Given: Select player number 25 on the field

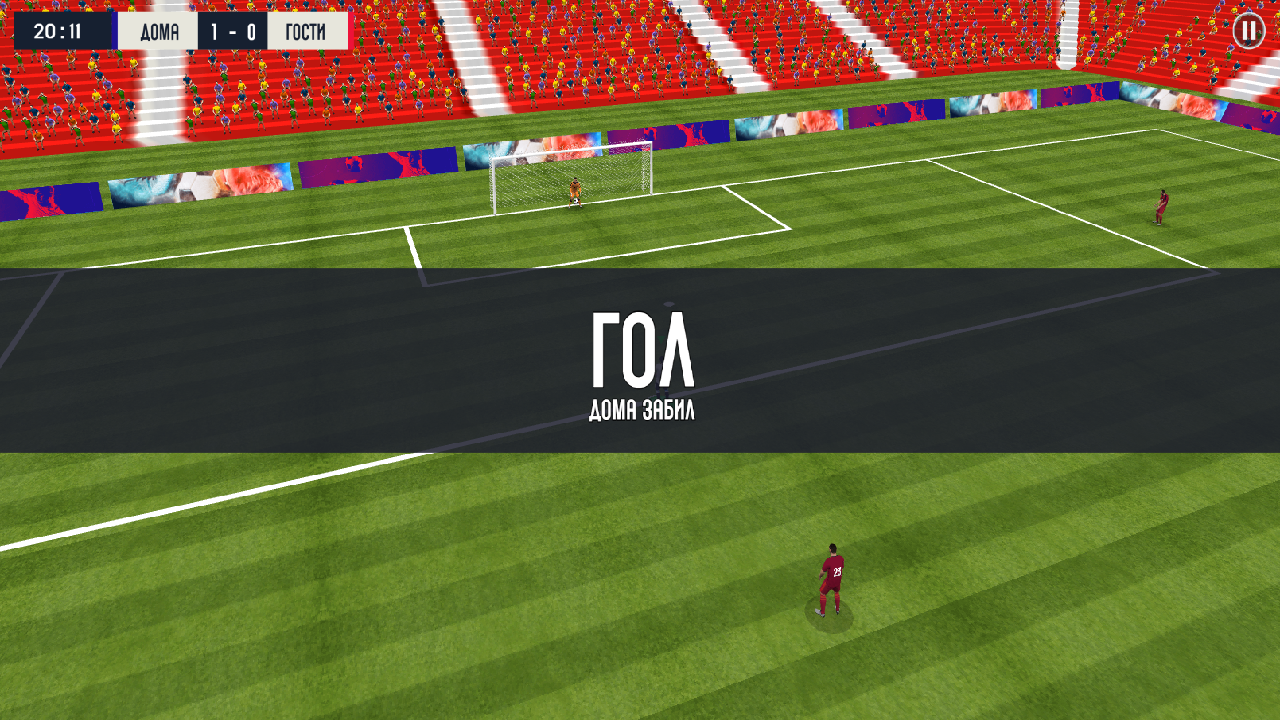Looking at the screenshot, I should point(831,580).
